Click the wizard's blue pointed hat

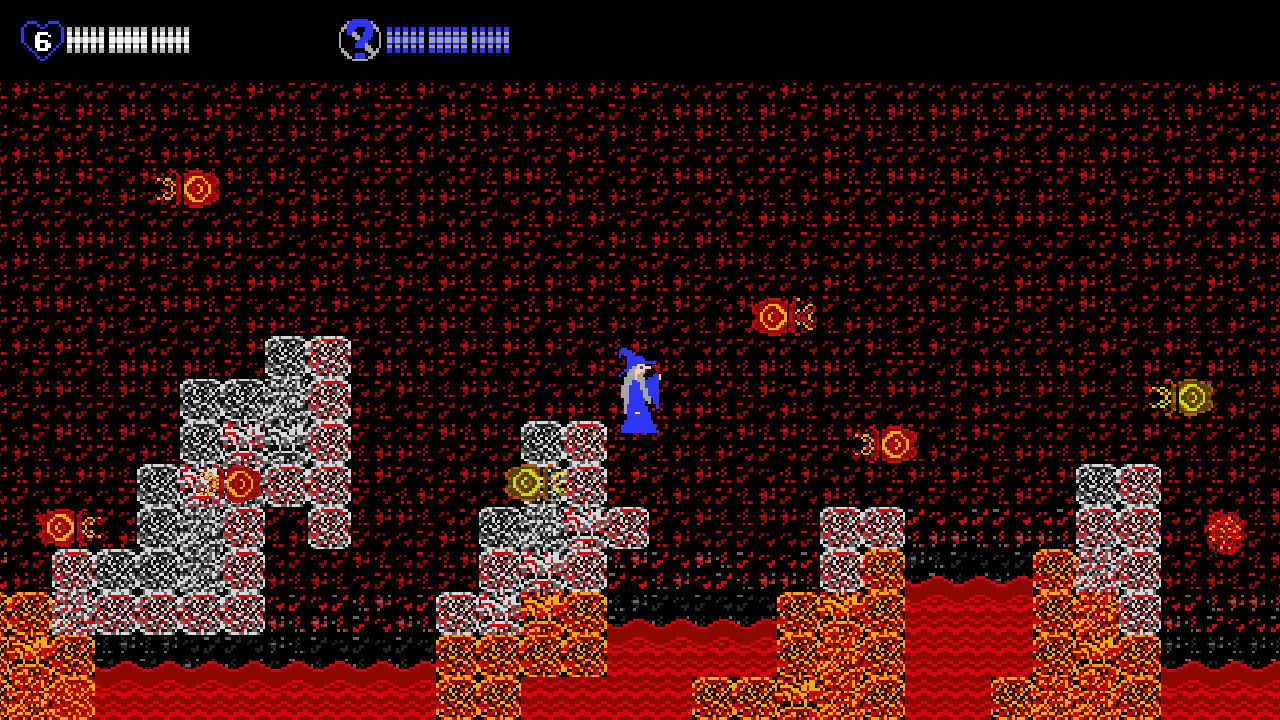coord(633,358)
